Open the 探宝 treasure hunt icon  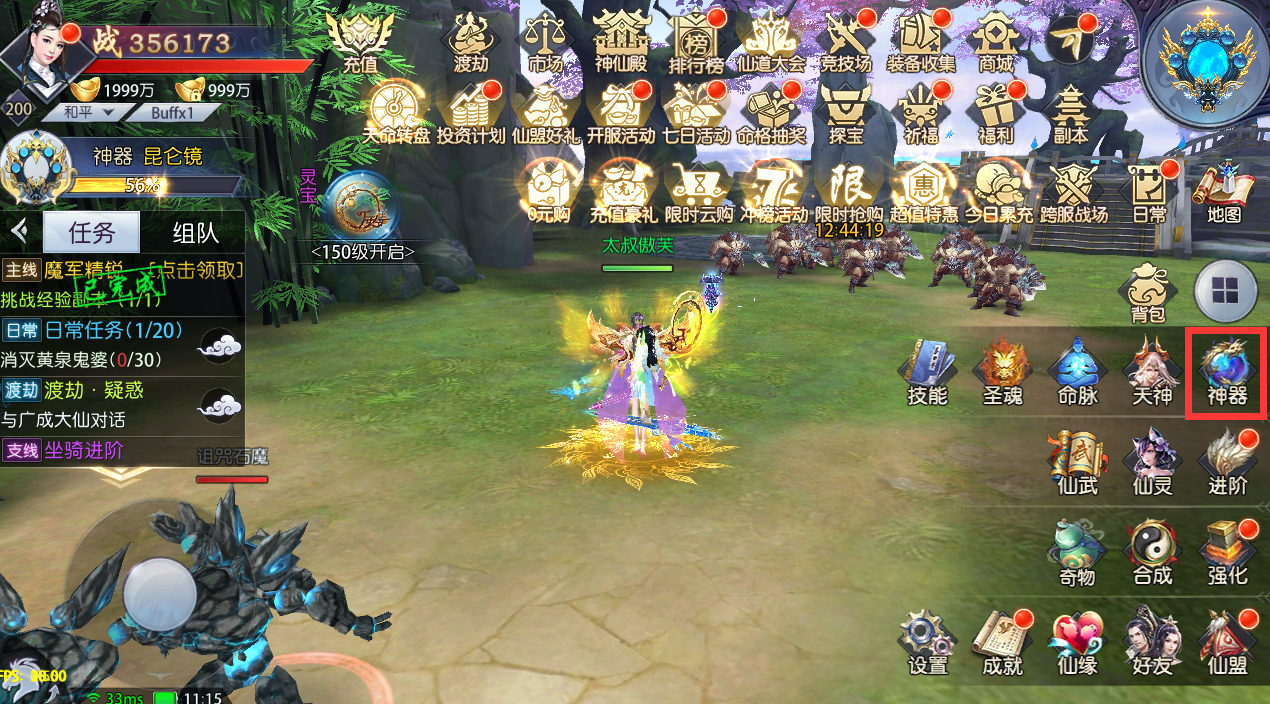[x=846, y=112]
